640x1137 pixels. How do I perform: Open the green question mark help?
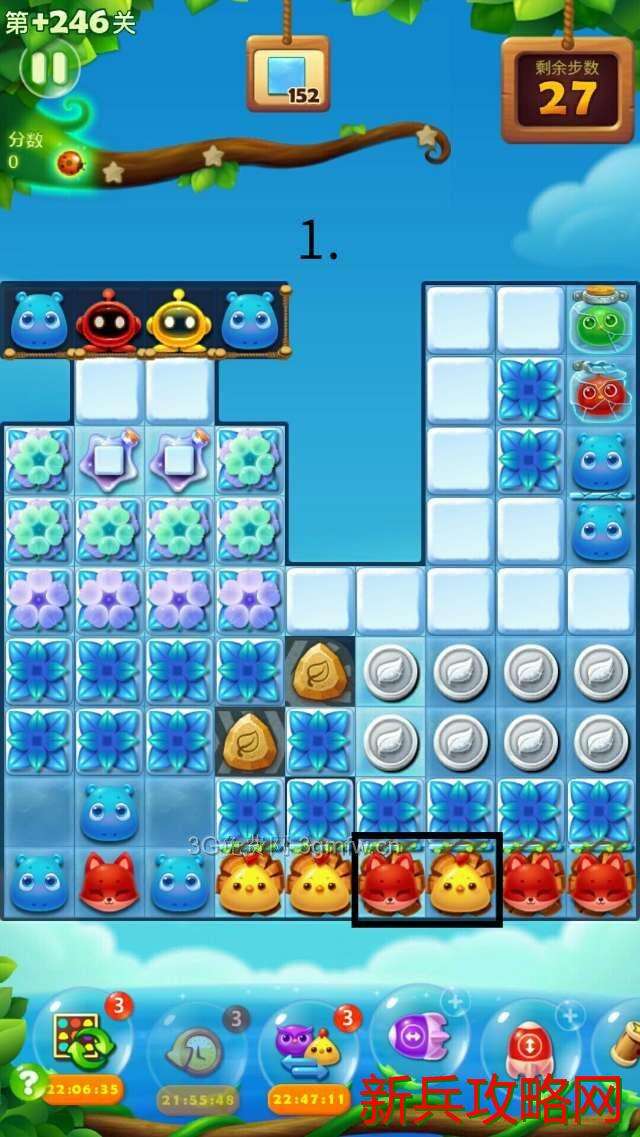[26, 1082]
